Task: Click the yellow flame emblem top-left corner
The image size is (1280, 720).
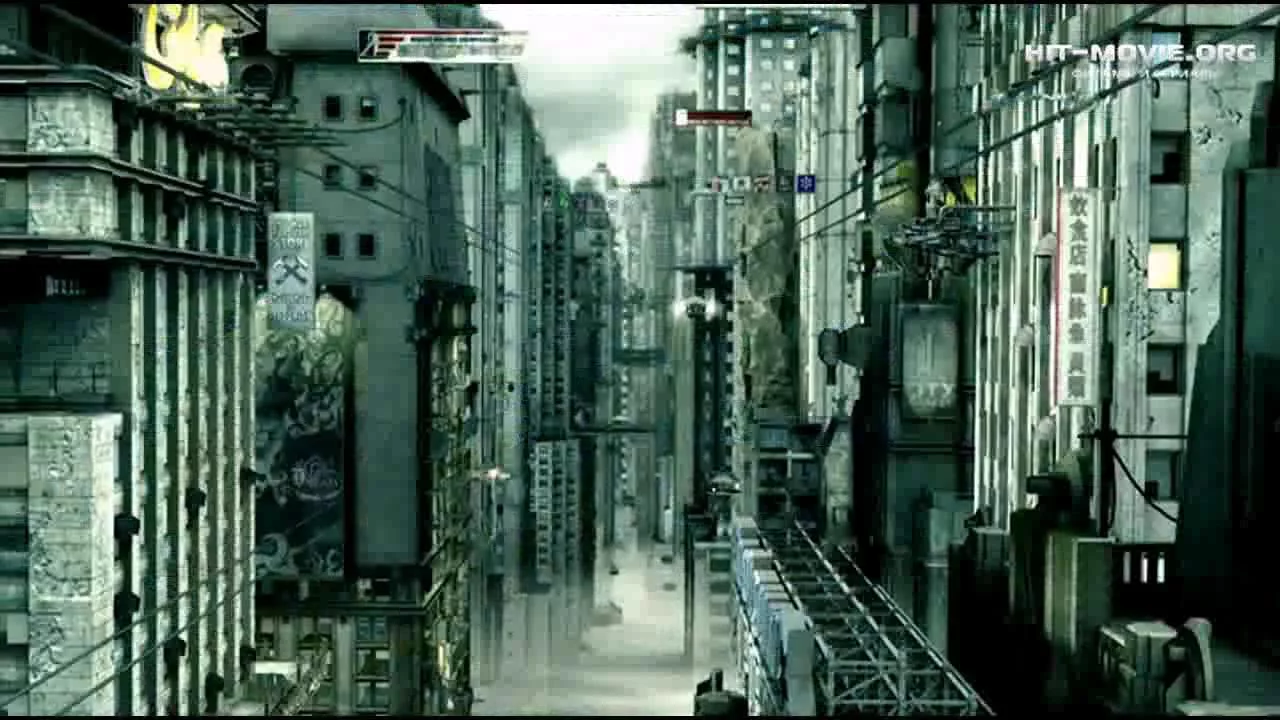Action: click(180, 40)
